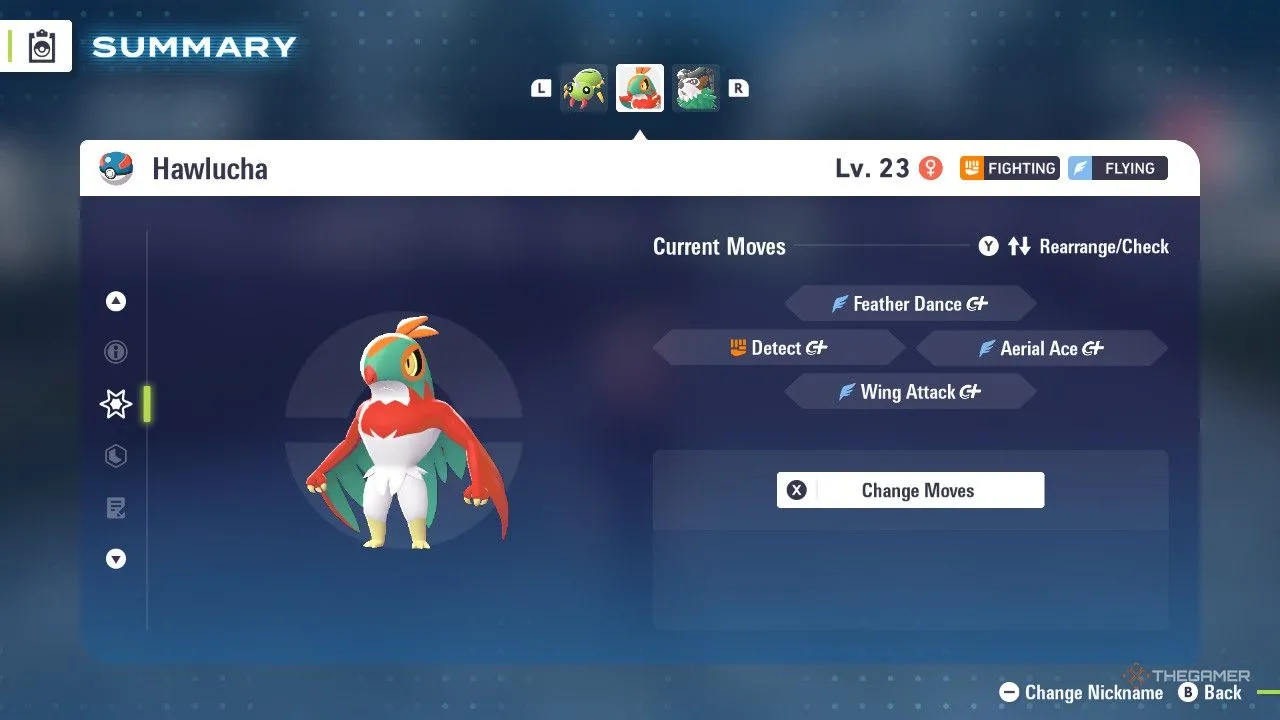The width and height of the screenshot is (1280, 720).
Task: Click the Dive Ball icon beside Hawlucha's name
Action: 115,168
